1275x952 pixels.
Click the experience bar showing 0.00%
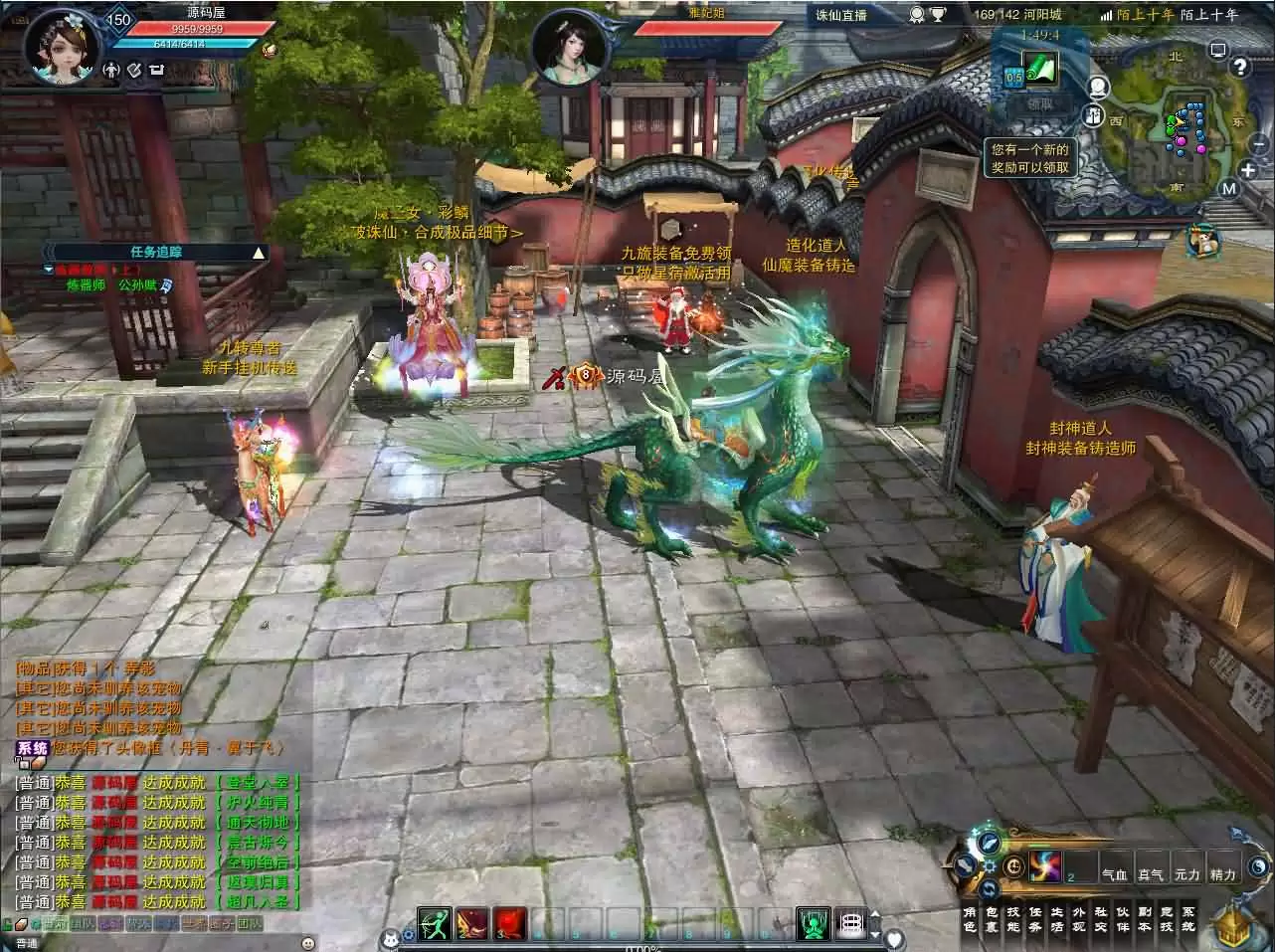[644, 949]
